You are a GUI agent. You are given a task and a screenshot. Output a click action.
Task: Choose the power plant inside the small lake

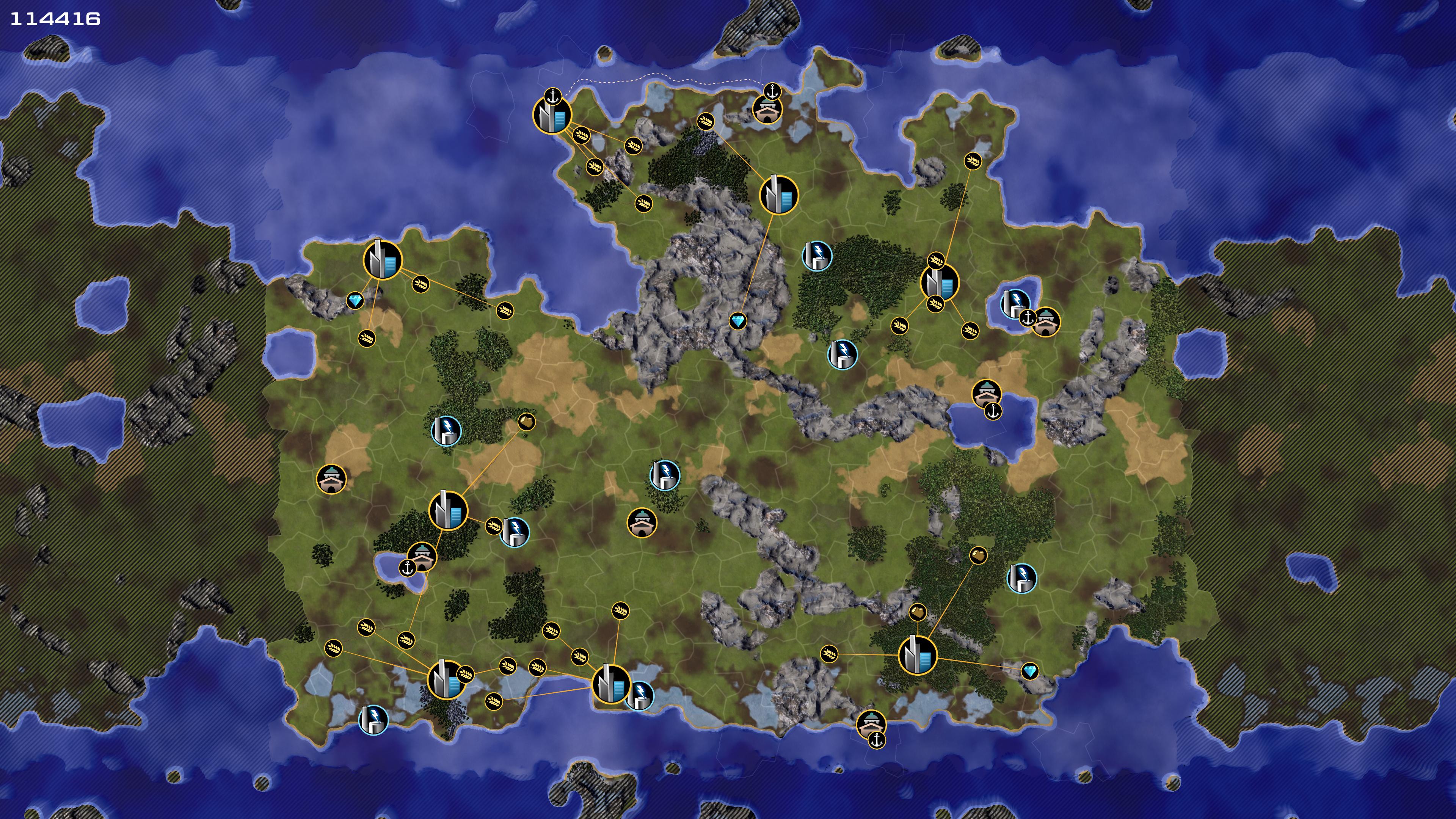[1014, 303]
